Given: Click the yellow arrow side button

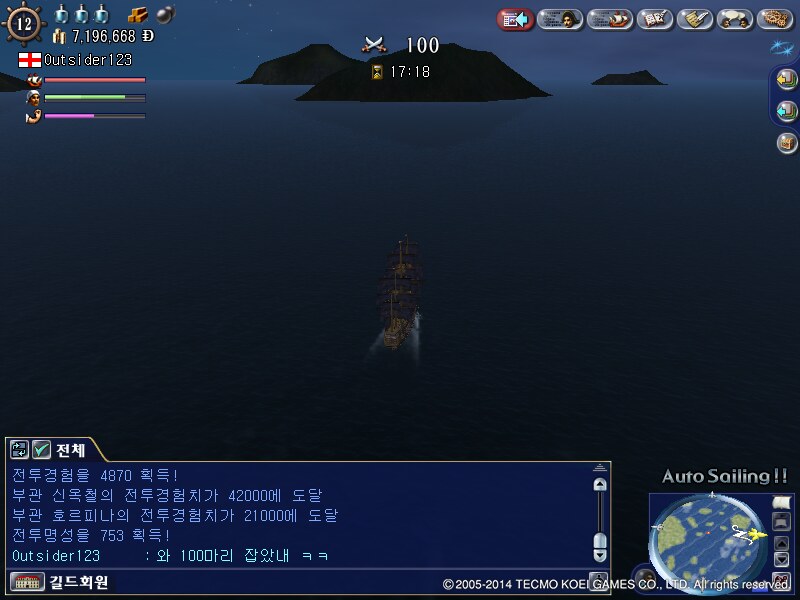Looking at the screenshot, I should 787,81.
